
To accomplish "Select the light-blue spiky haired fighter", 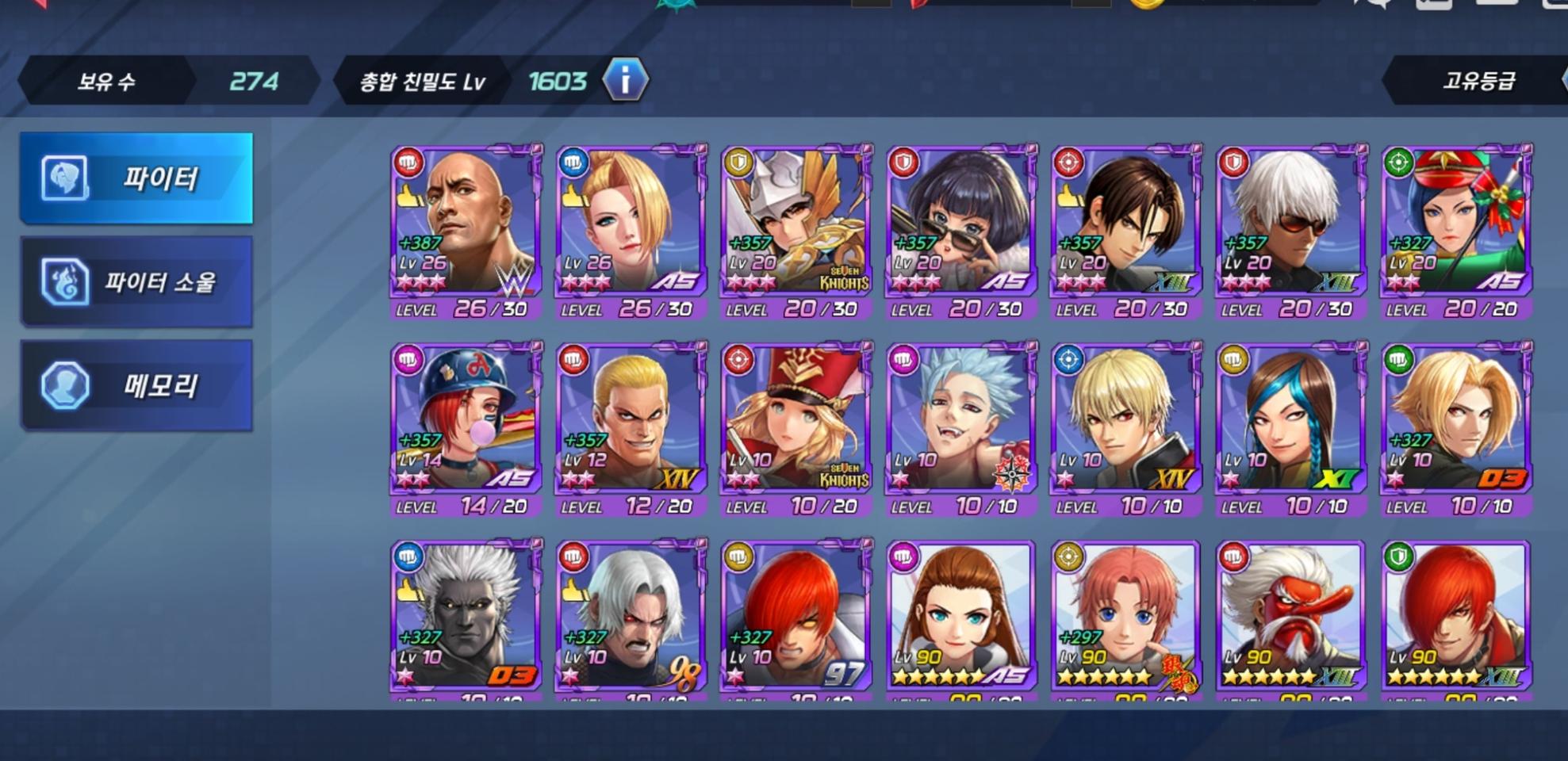I will pos(961,418).
